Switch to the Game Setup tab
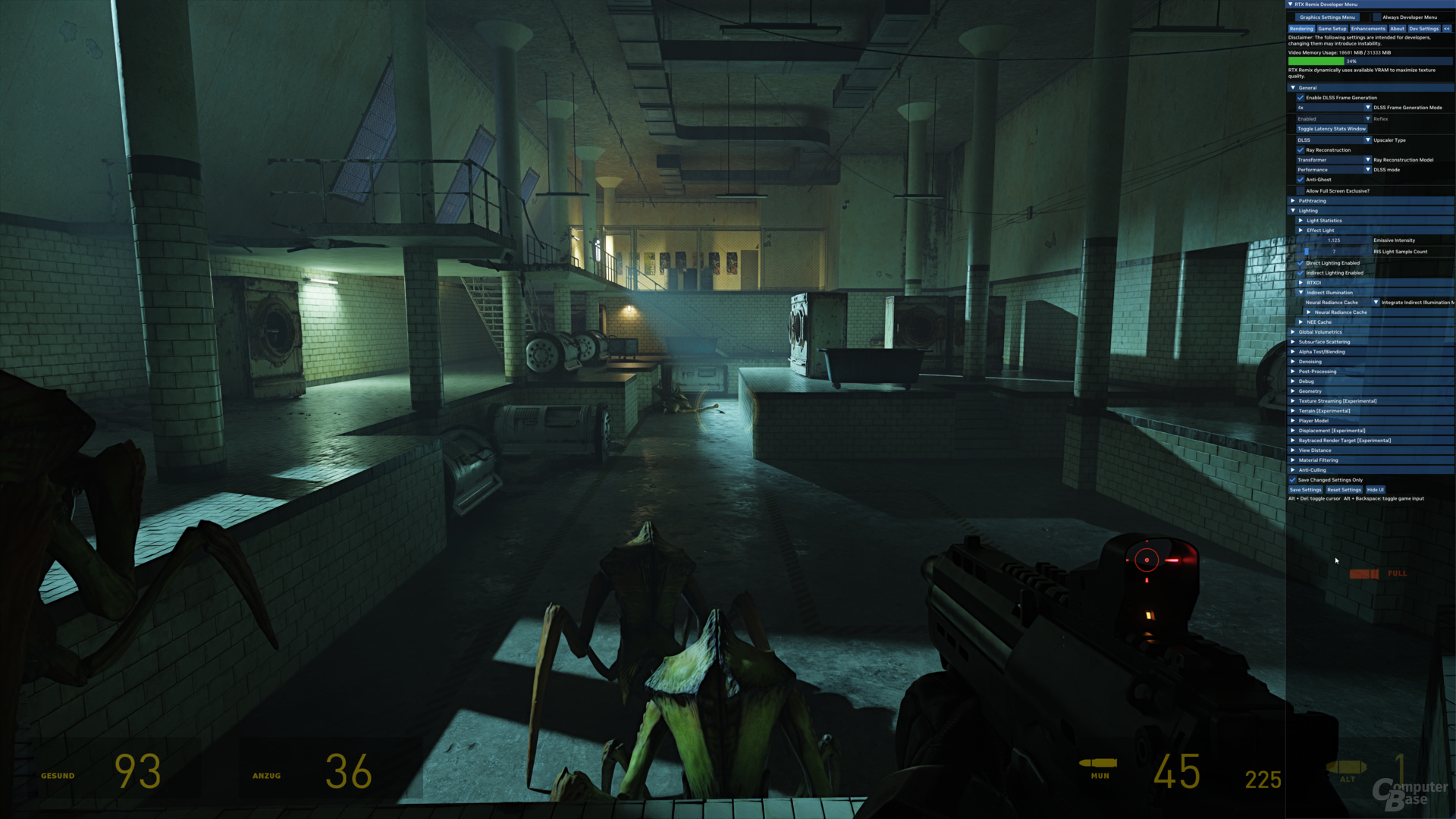The width and height of the screenshot is (1456, 819). click(x=1332, y=29)
